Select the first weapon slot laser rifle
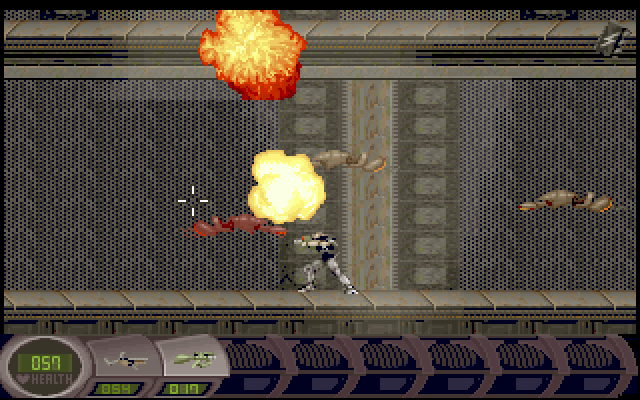Image resolution: width=640 pixels, height=400 pixels. click(125, 359)
